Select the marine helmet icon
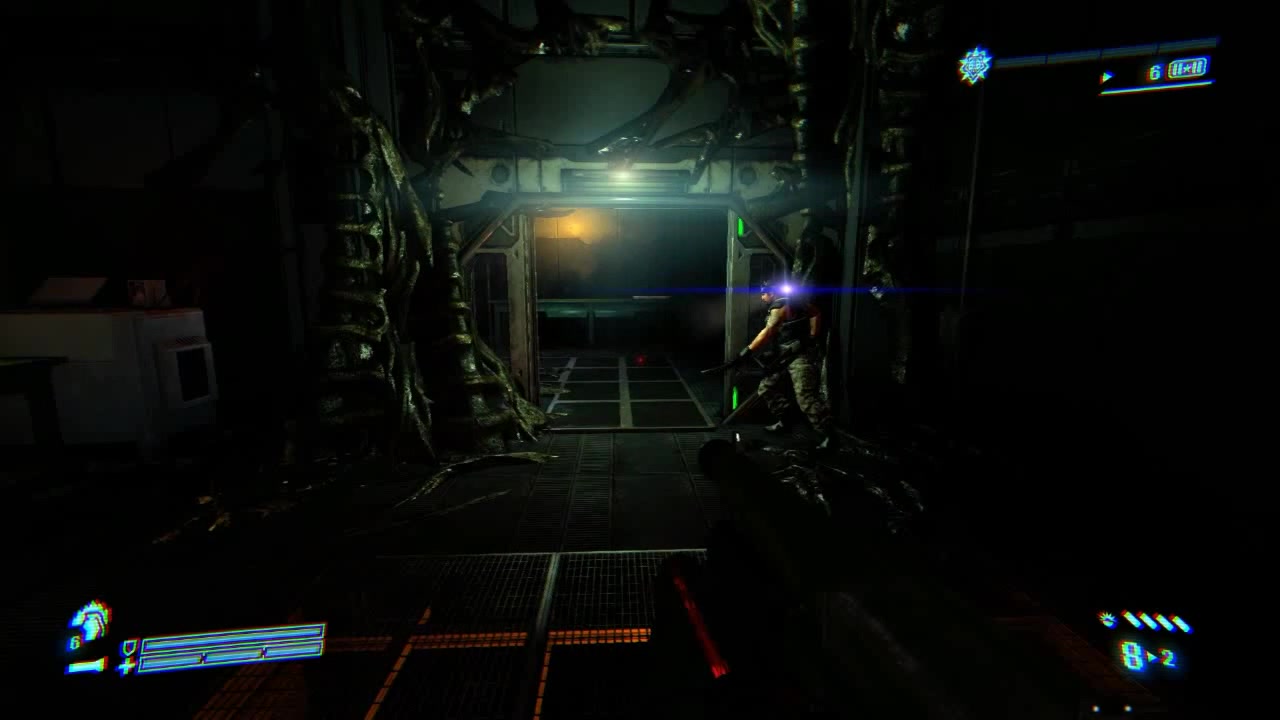The image size is (1280, 720). 92,620
